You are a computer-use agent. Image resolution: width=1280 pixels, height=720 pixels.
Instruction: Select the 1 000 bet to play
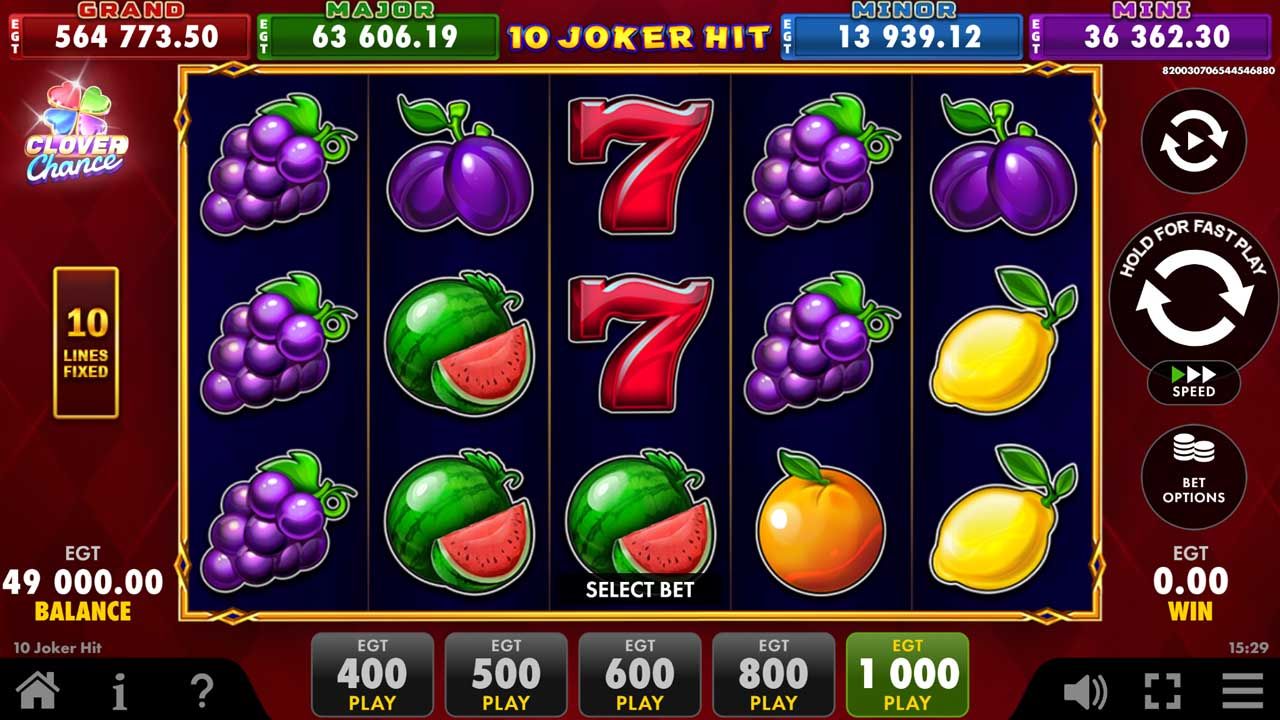pyautogui.click(x=908, y=675)
